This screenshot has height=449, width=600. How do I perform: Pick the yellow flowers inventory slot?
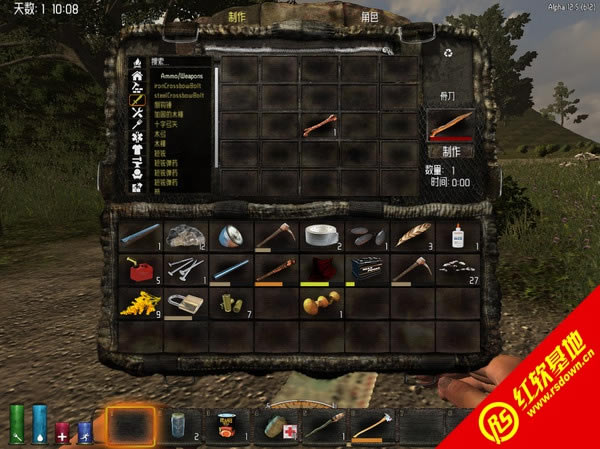tap(137, 303)
